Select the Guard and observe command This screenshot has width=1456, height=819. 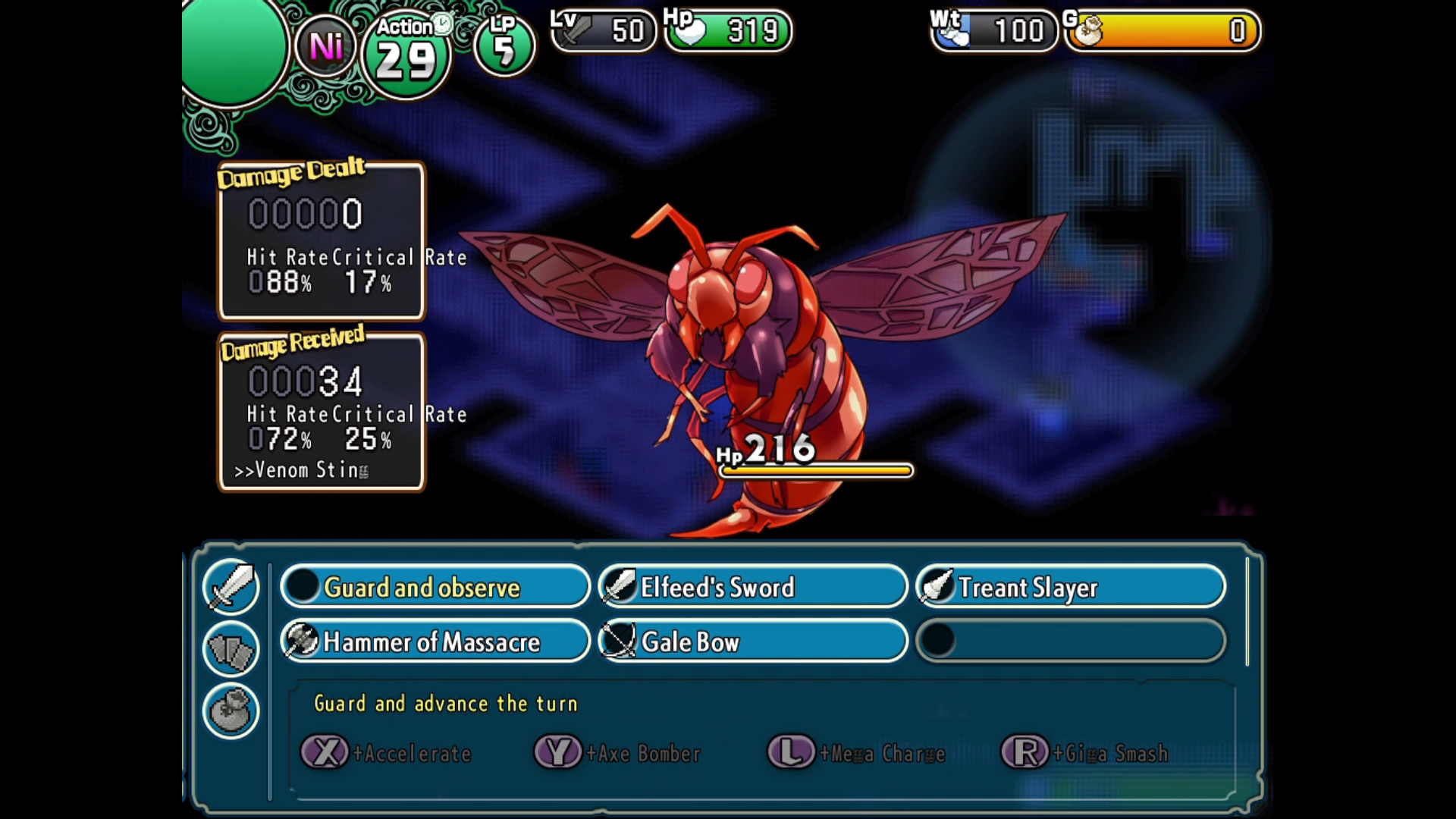tap(435, 587)
